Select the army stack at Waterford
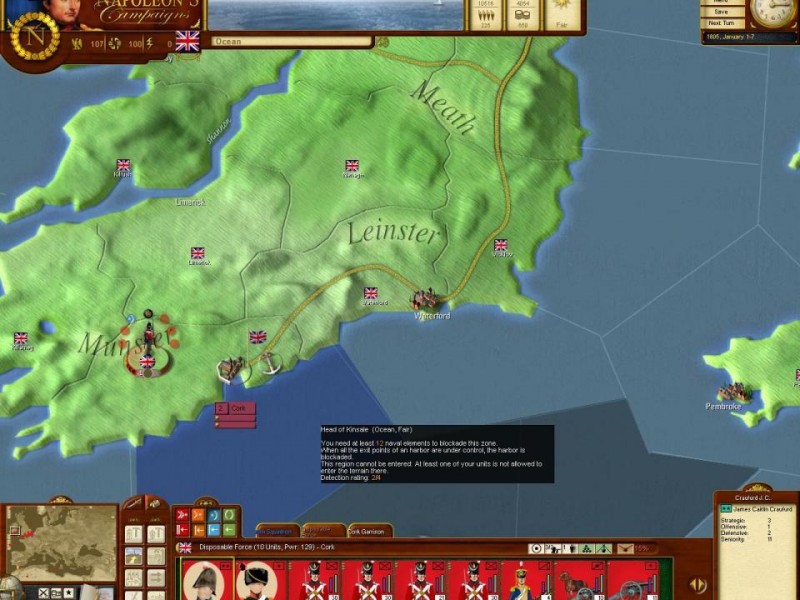 pos(426,299)
